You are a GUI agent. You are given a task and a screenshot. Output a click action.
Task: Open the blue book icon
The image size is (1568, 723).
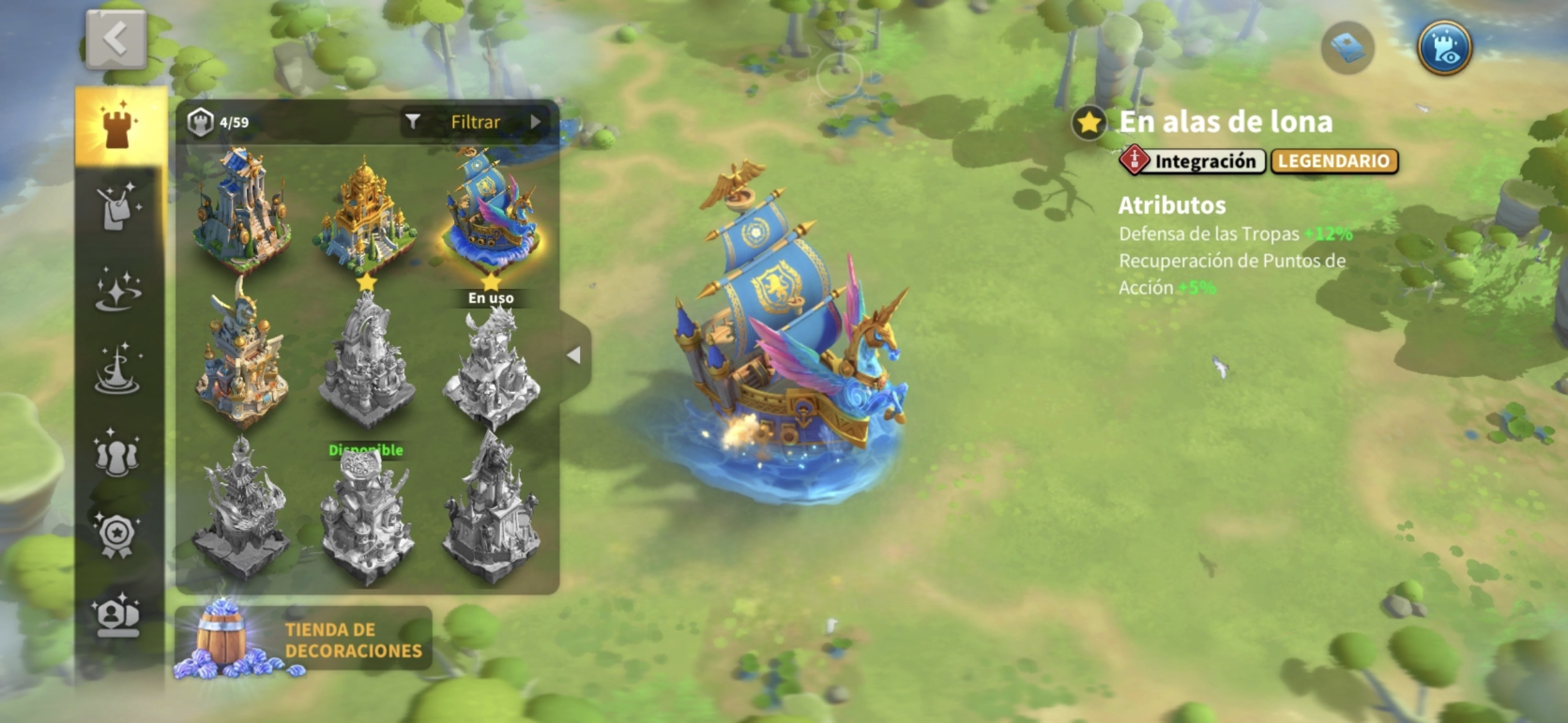[x=1347, y=48]
